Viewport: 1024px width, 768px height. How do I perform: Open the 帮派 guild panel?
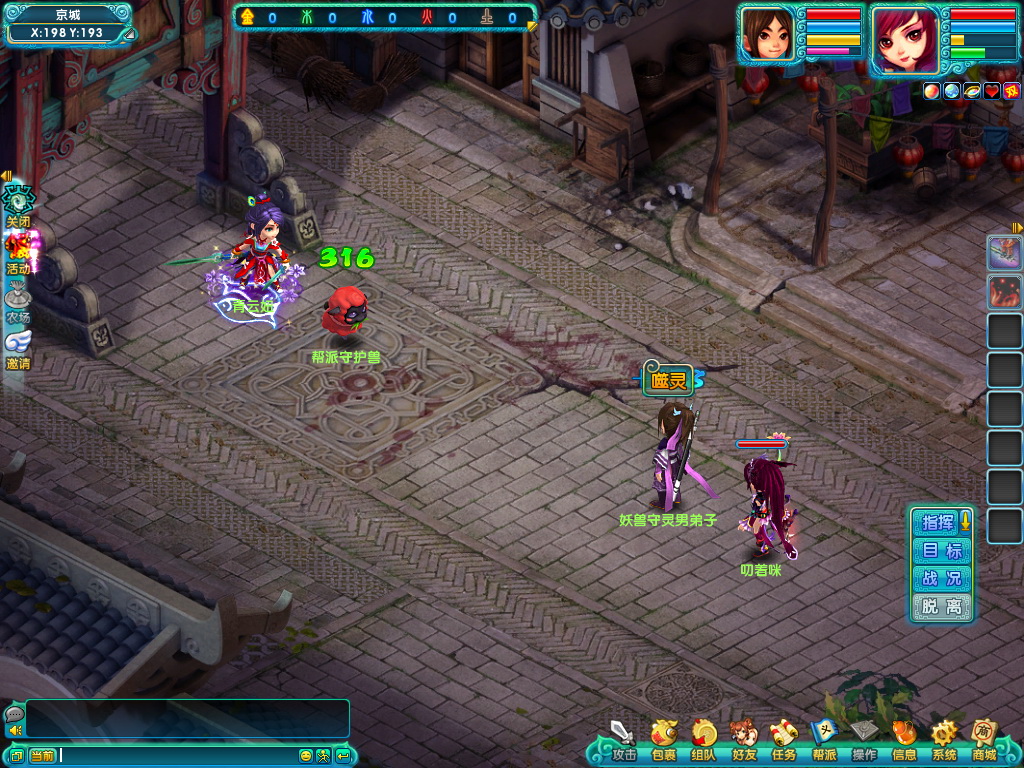[x=824, y=738]
